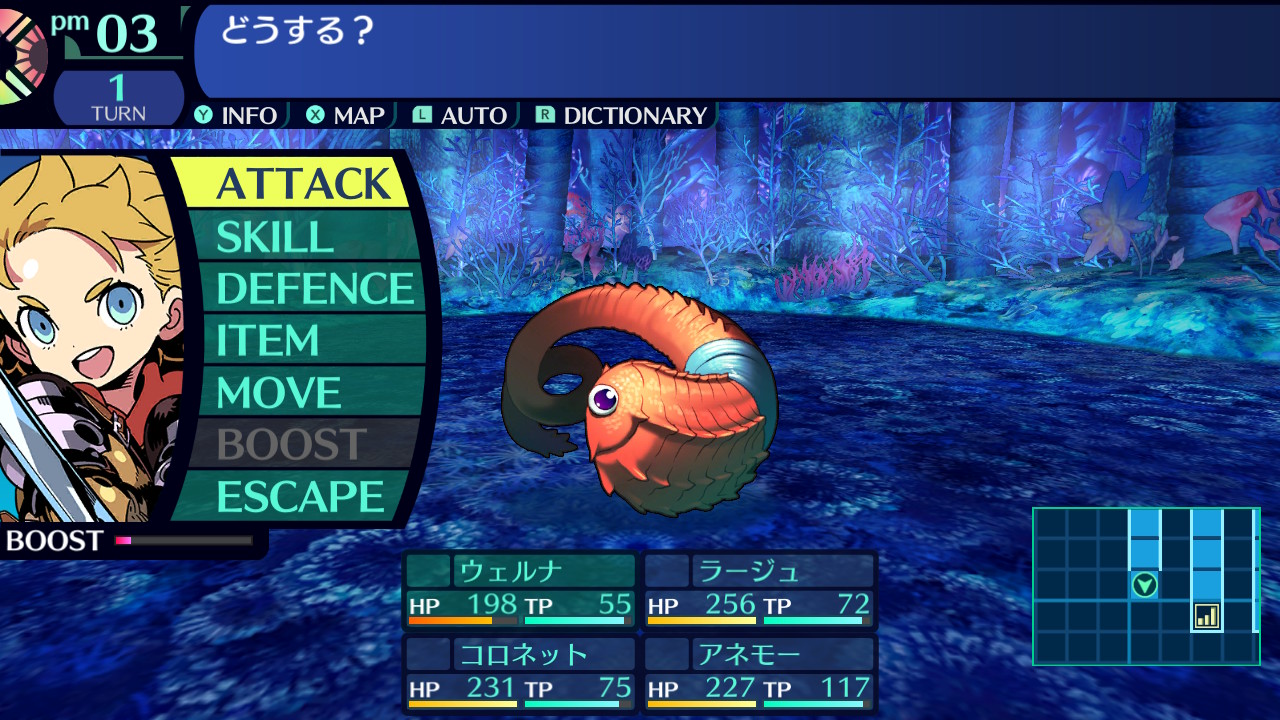Choose the greyed-out BOOST command
The width and height of the screenshot is (1280, 720).
click(x=292, y=445)
